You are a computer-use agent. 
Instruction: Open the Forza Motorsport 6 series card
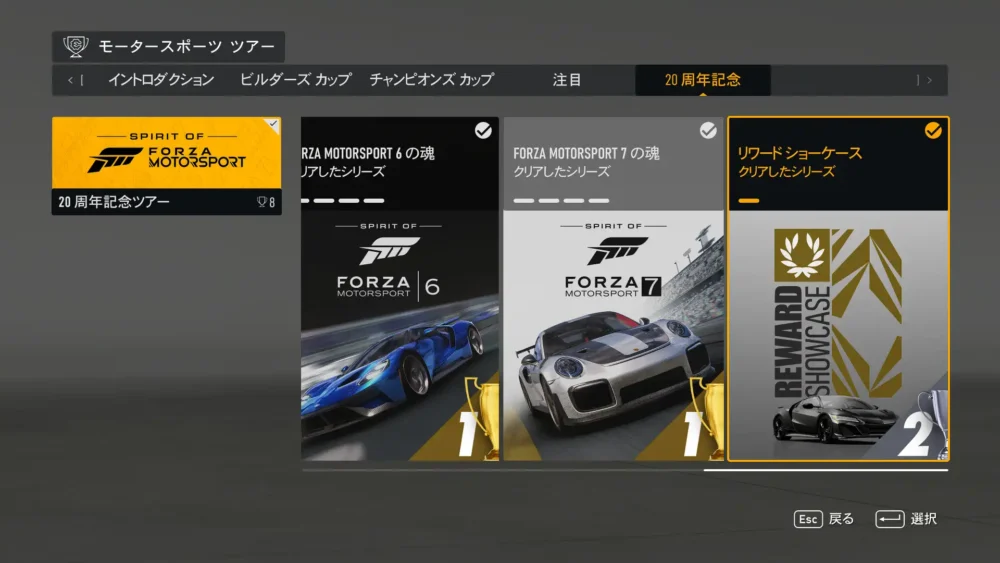(400, 290)
